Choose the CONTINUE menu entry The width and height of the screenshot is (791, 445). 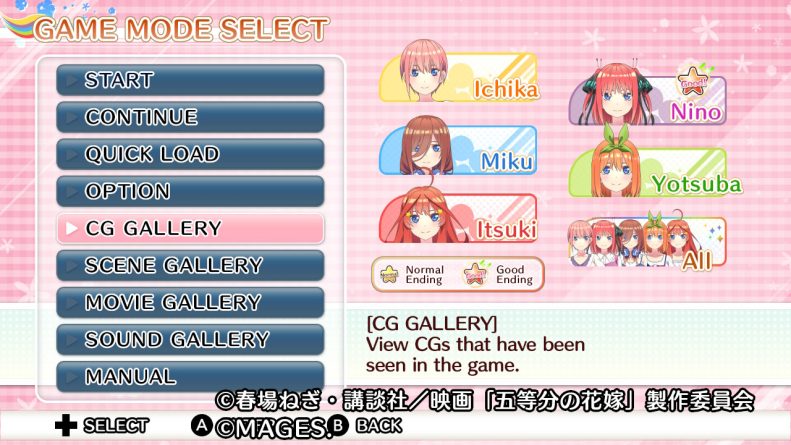(x=190, y=117)
